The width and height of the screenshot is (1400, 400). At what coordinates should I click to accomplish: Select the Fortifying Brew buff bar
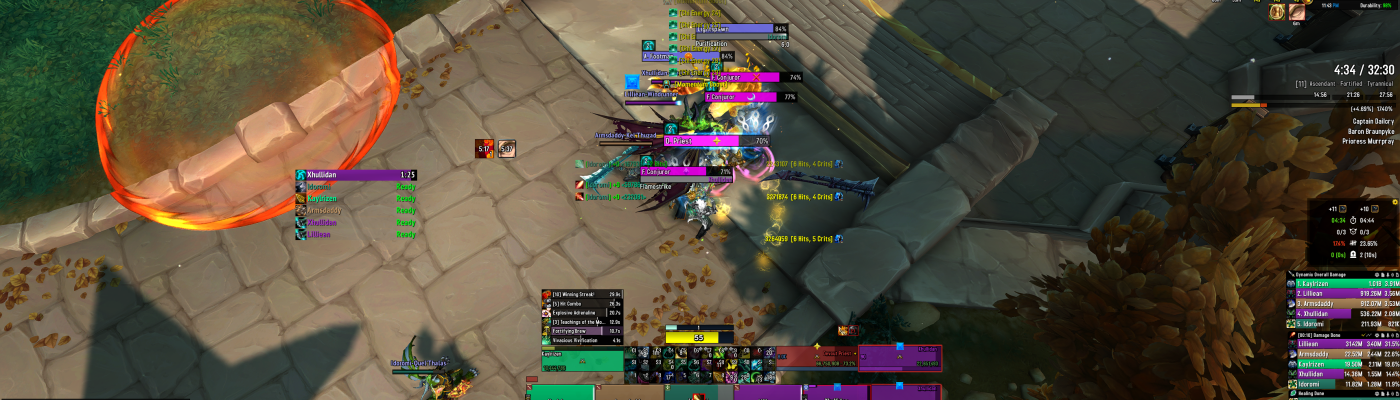572,330
